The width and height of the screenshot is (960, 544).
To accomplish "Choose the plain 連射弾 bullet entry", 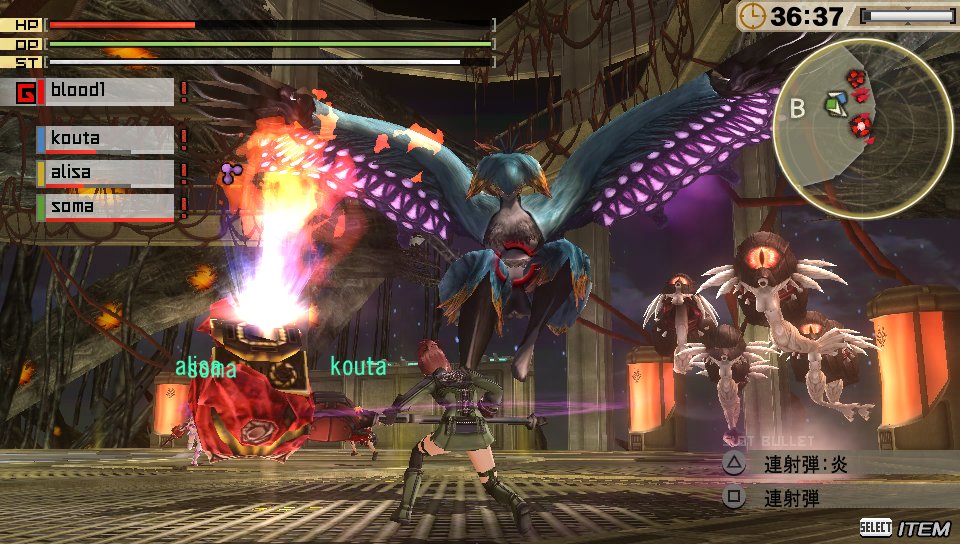I will [x=790, y=497].
